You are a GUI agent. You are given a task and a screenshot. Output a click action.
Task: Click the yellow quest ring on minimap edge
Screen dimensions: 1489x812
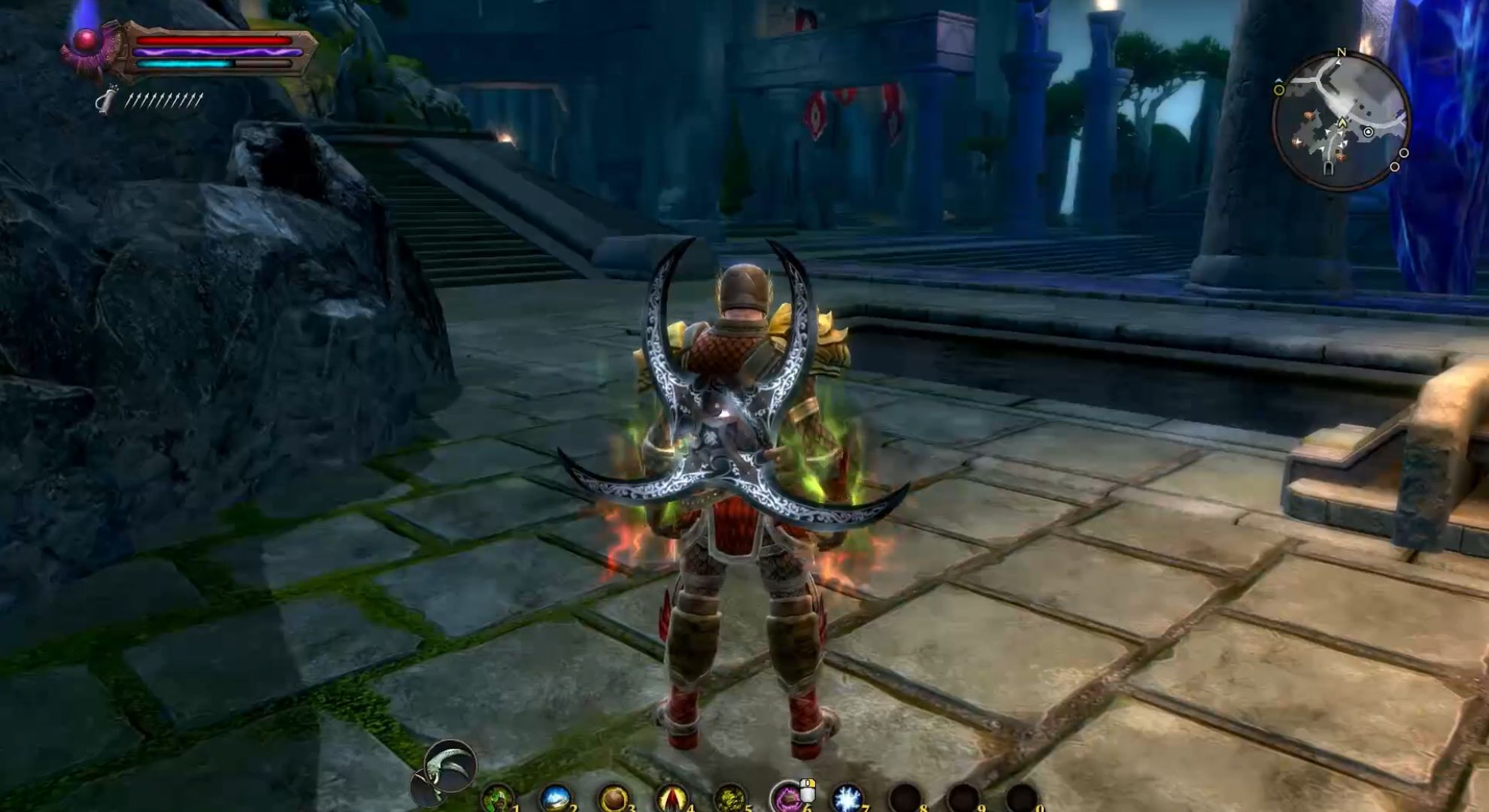1279,90
